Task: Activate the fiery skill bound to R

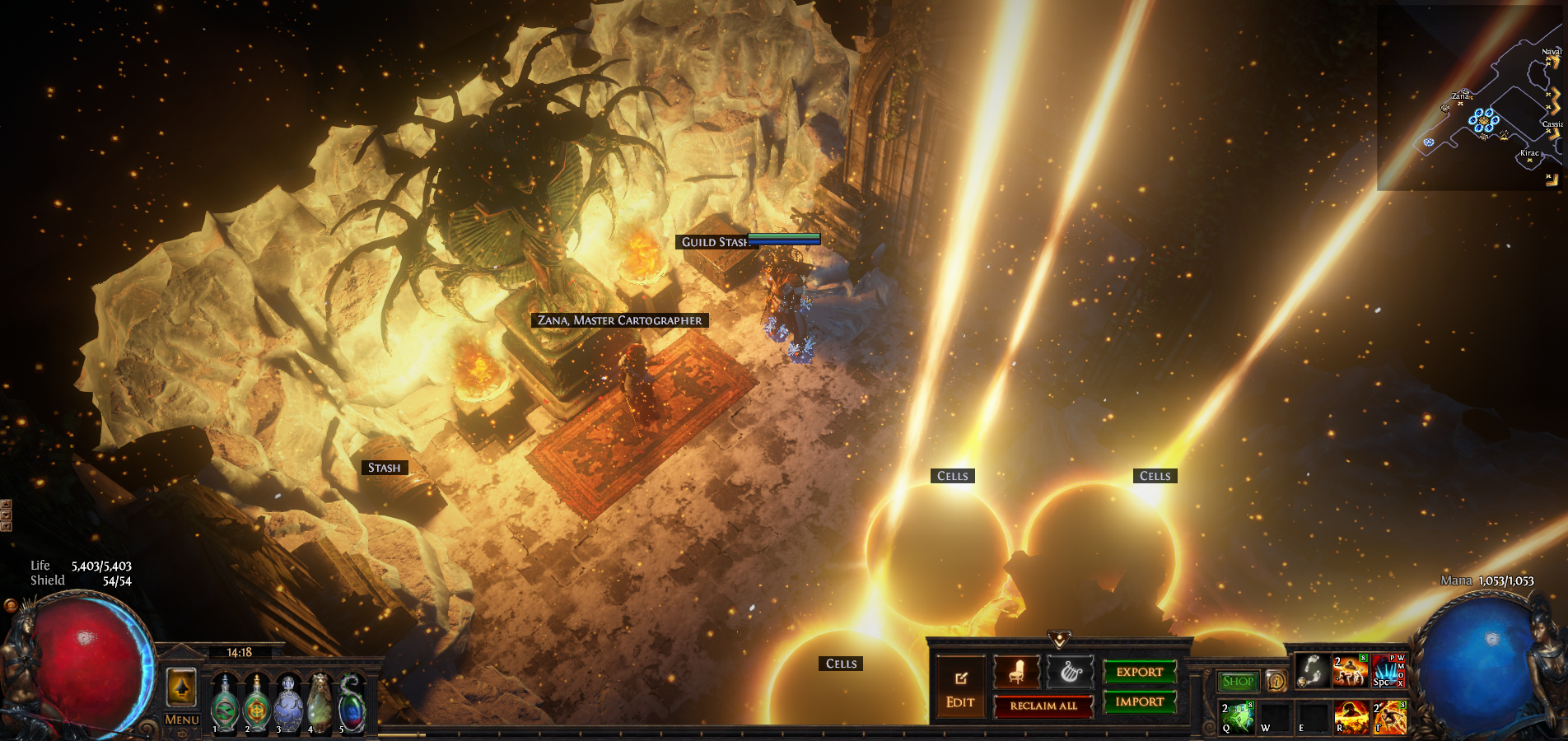Action: (x=1351, y=716)
